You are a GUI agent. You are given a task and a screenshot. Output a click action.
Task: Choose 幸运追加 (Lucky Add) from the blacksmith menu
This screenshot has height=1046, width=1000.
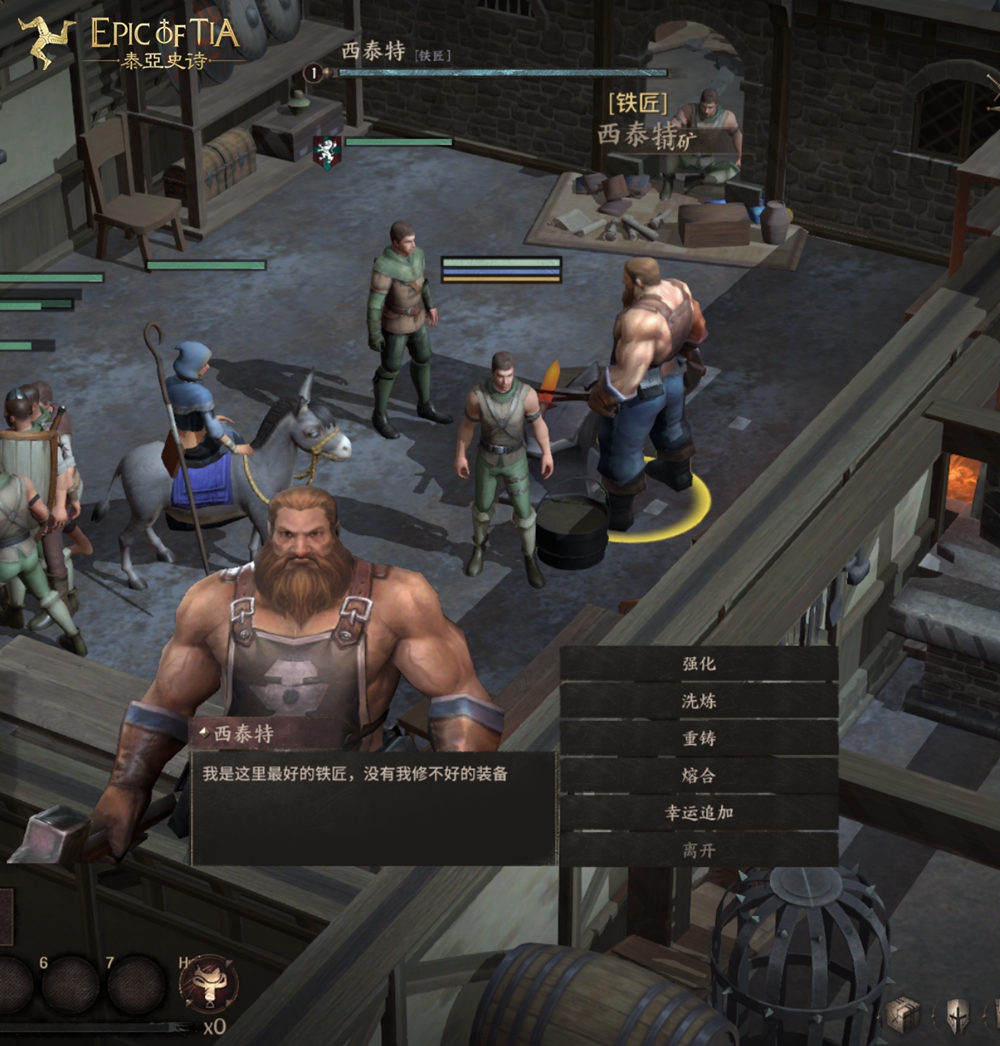click(x=699, y=812)
